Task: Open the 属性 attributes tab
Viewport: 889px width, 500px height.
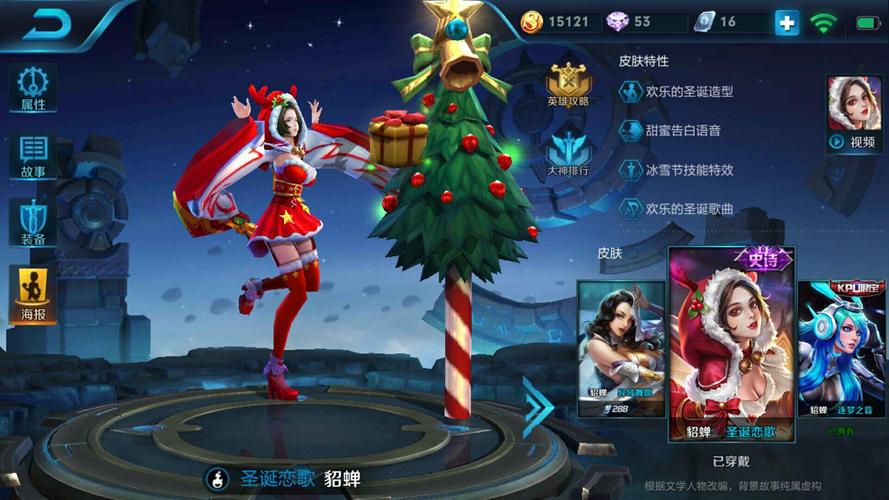Action: [x=33, y=89]
